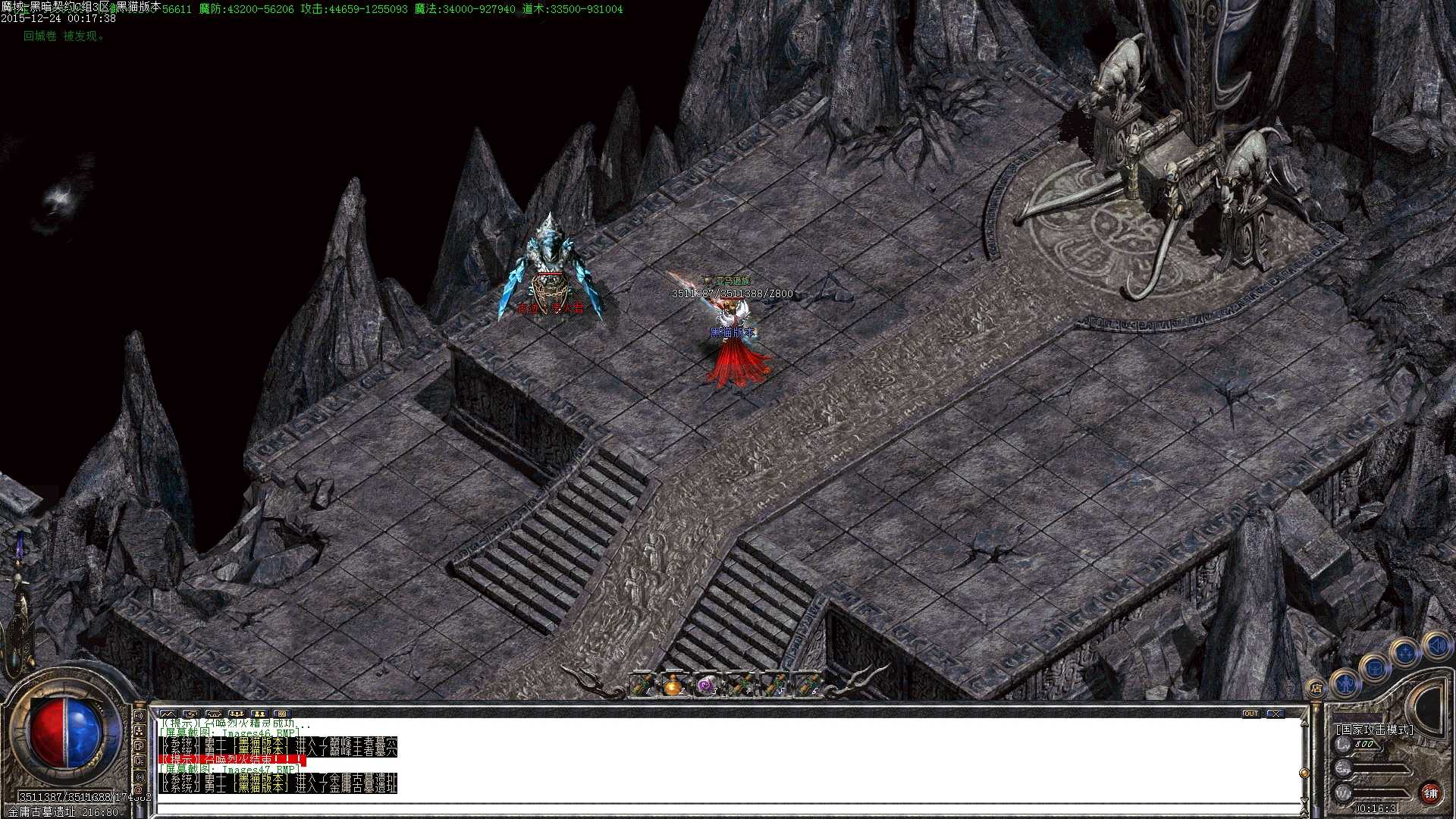The image size is (1456, 819).
Task: Click the gold bead on the right scrollbar track
Action: pos(1304,773)
